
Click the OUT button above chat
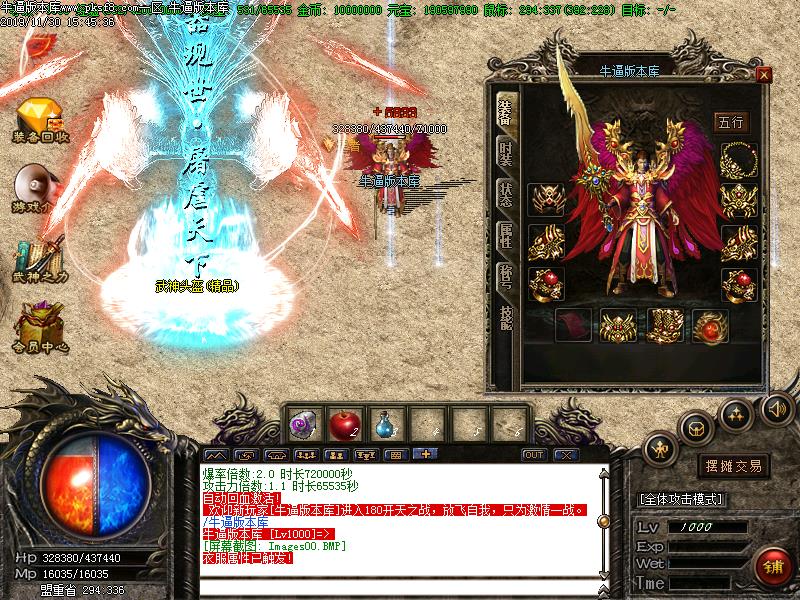[535, 455]
